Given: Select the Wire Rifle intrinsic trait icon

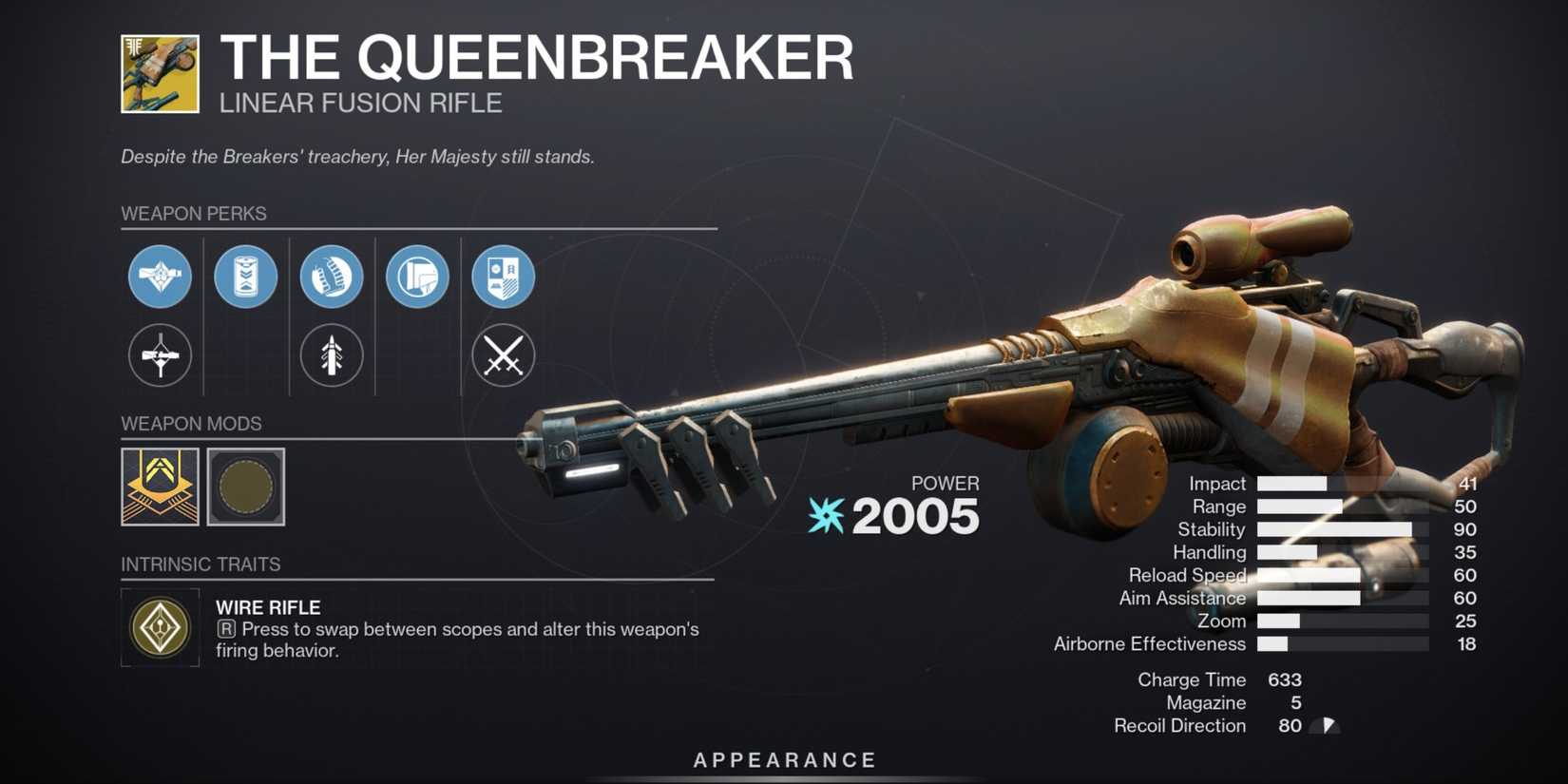Looking at the screenshot, I should tap(160, 627).
